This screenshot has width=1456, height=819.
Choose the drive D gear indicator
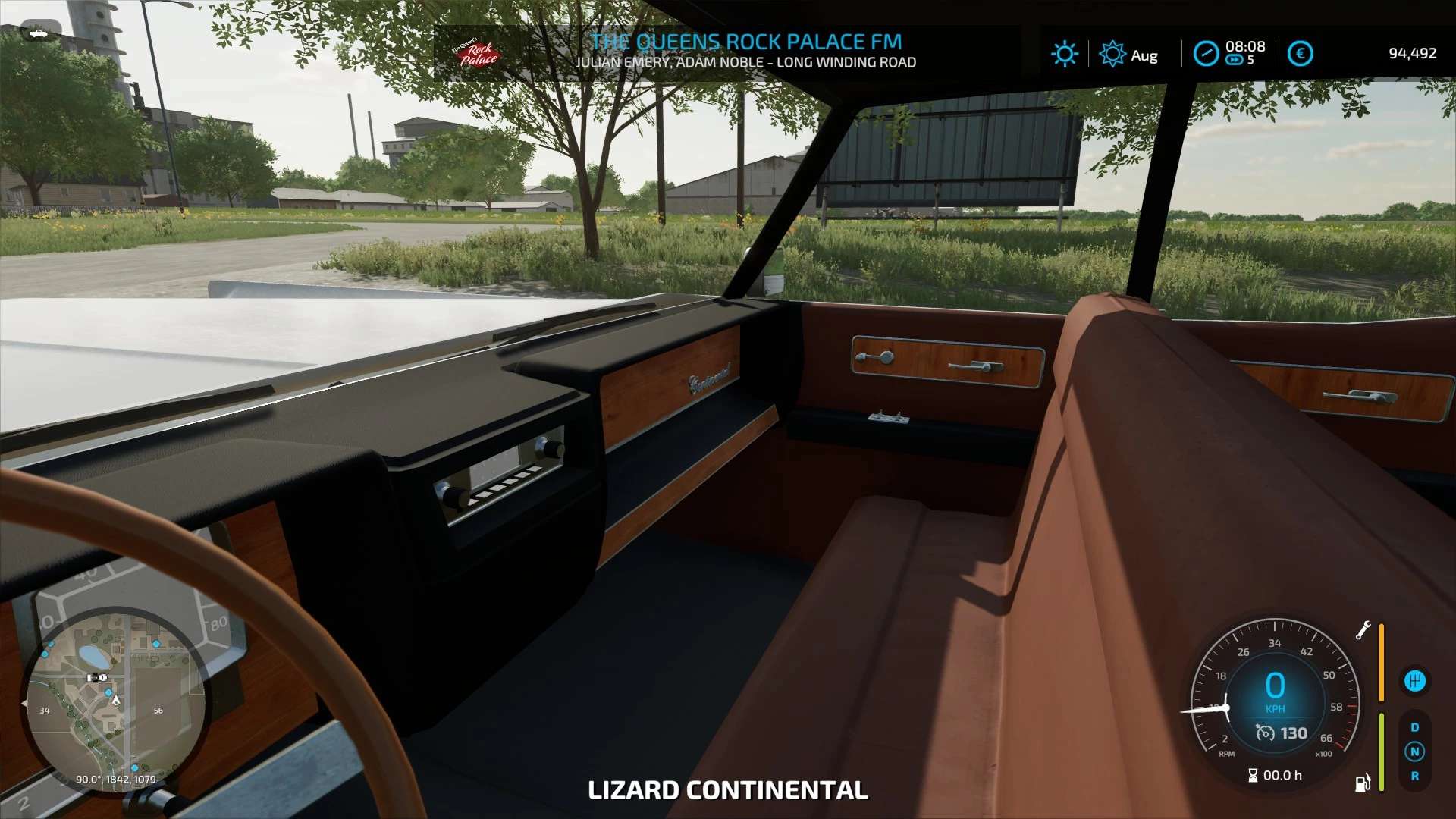click(x=1414, y=727)
